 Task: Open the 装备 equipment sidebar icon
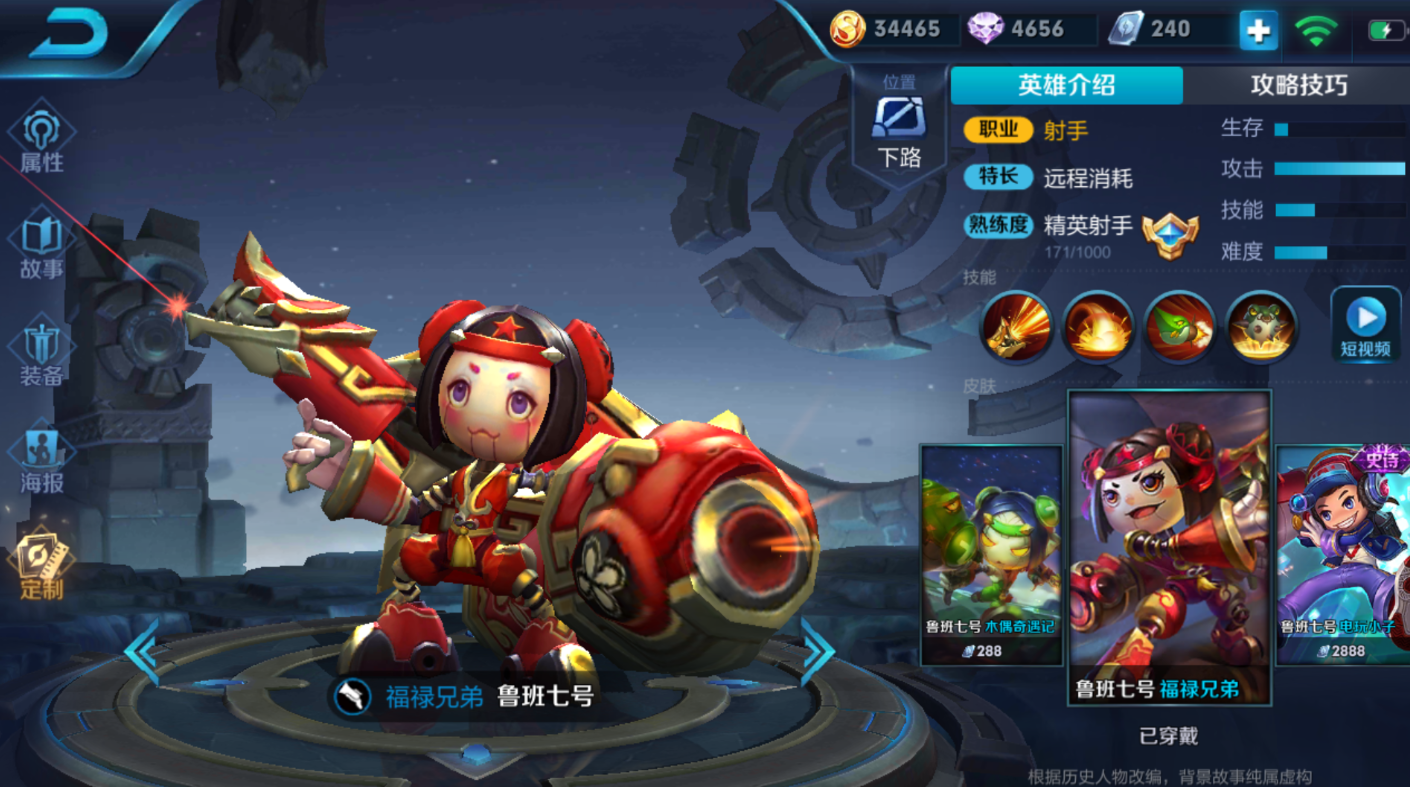pyautogui.click(x=42, y=343)
